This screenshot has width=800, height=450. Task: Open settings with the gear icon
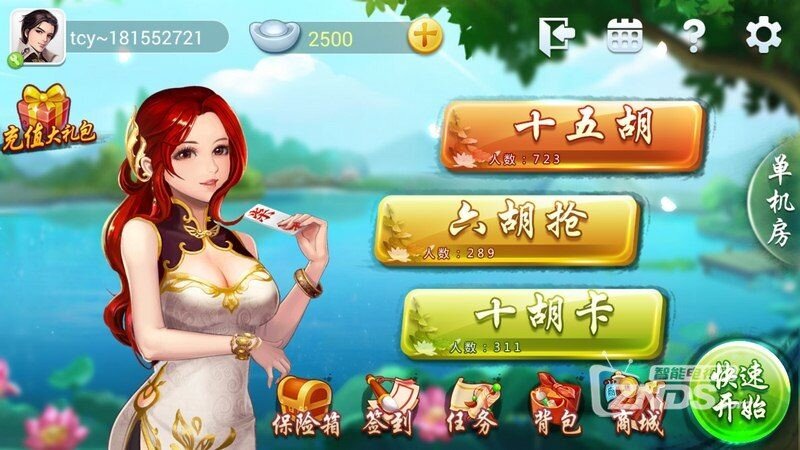tap(762, 36)
